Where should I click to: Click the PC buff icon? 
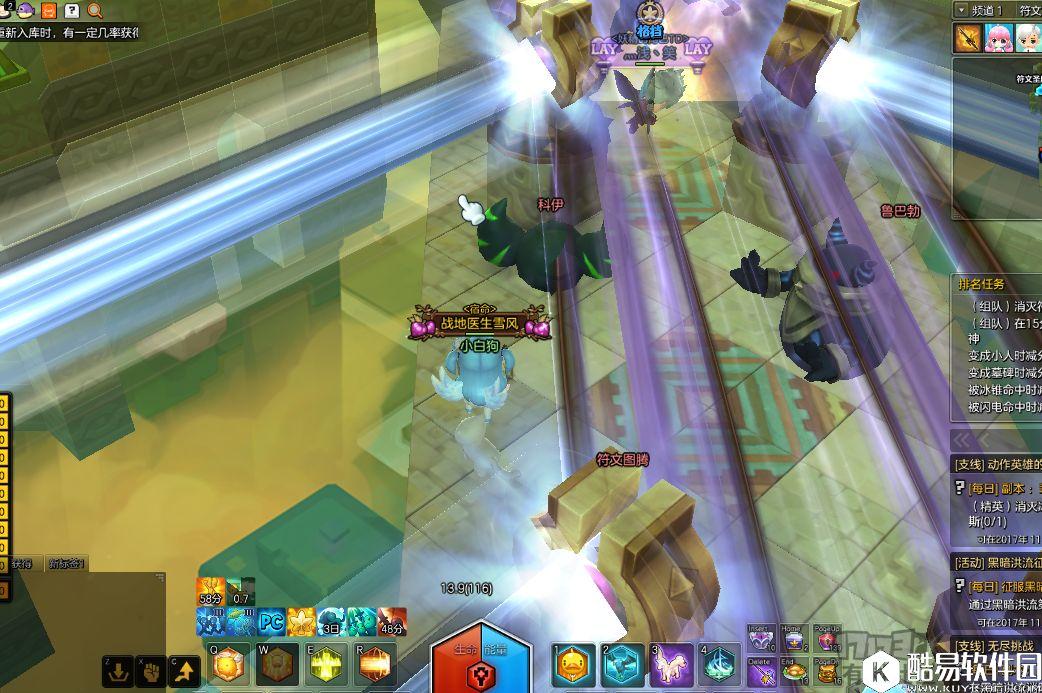tap(272, 621)
